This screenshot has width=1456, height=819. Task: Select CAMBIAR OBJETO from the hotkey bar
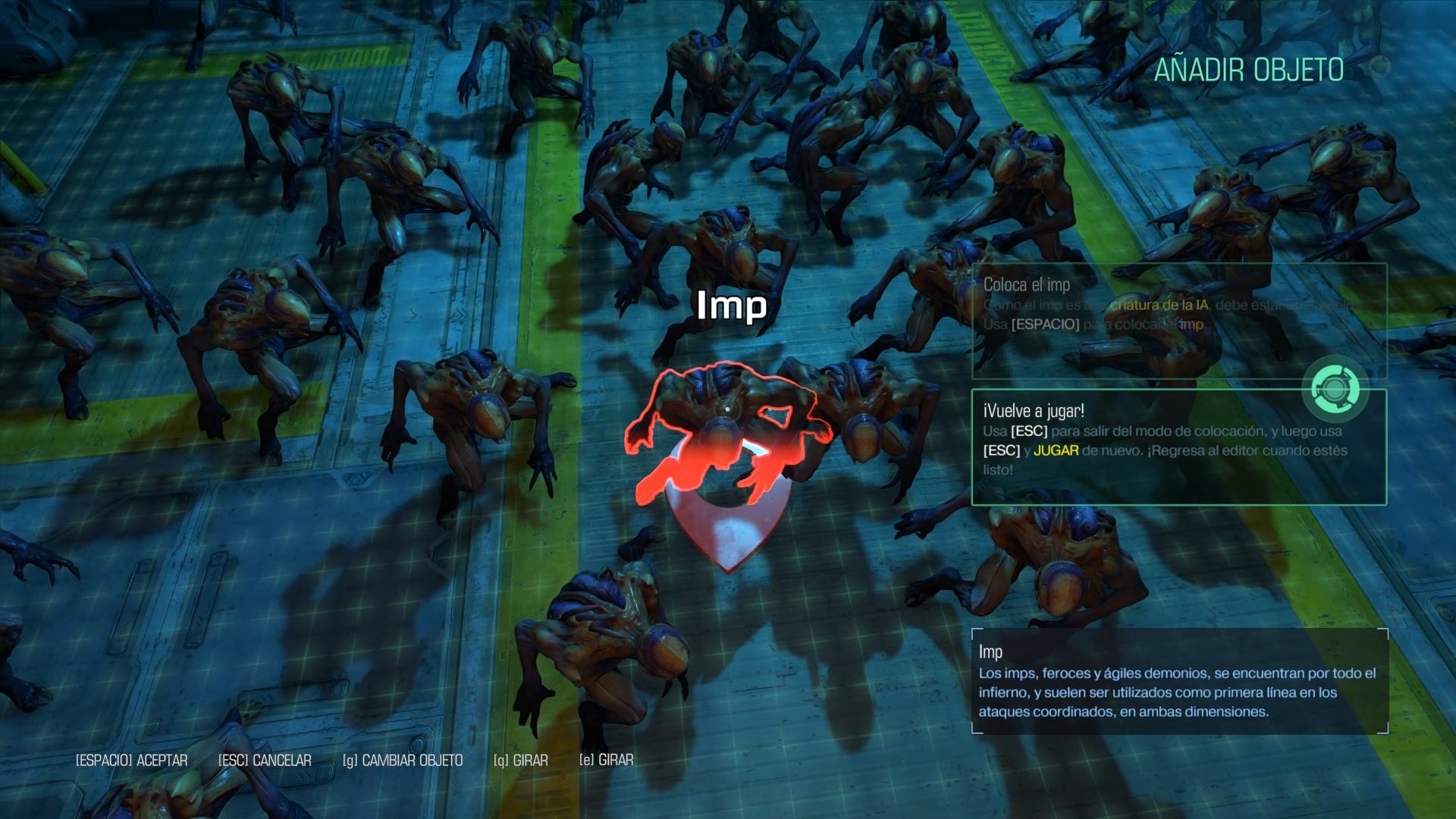point(413,760)
